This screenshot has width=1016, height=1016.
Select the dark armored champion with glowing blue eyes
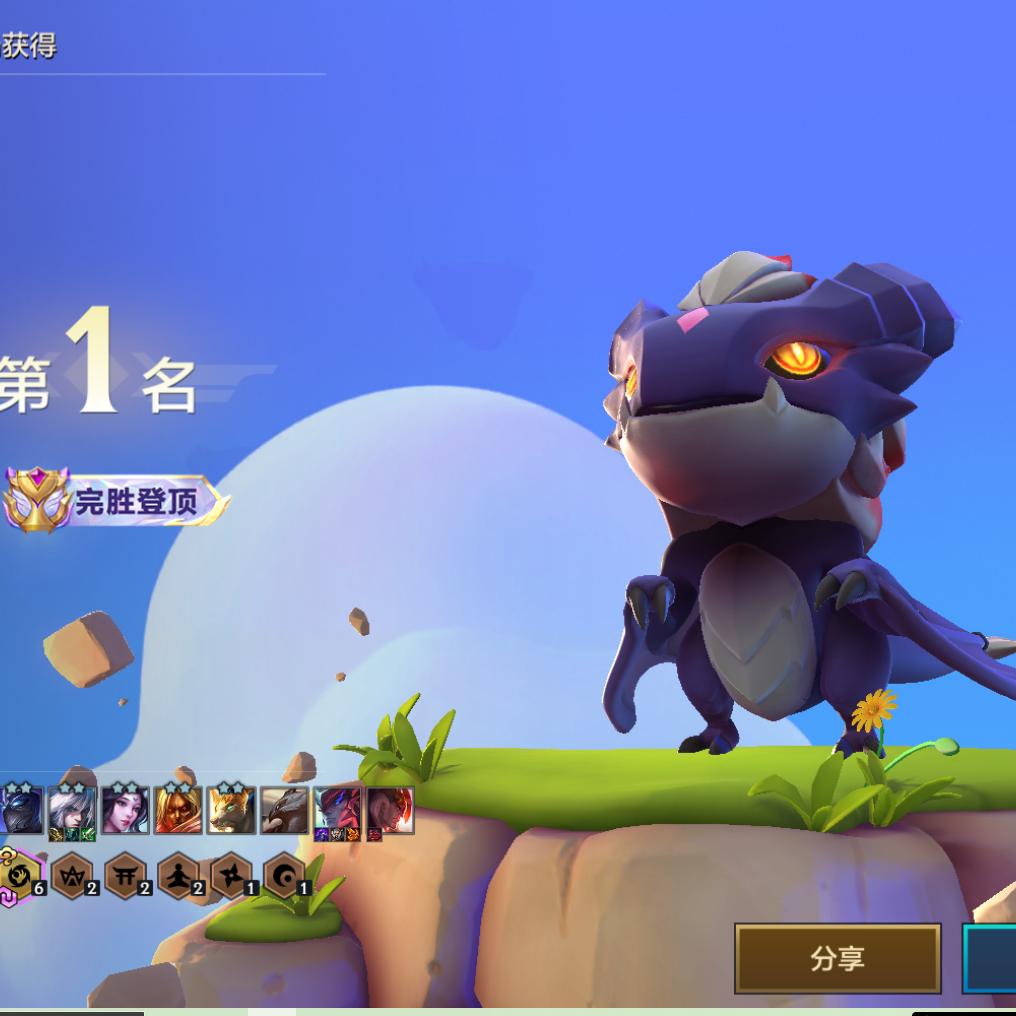pos(20,809)
